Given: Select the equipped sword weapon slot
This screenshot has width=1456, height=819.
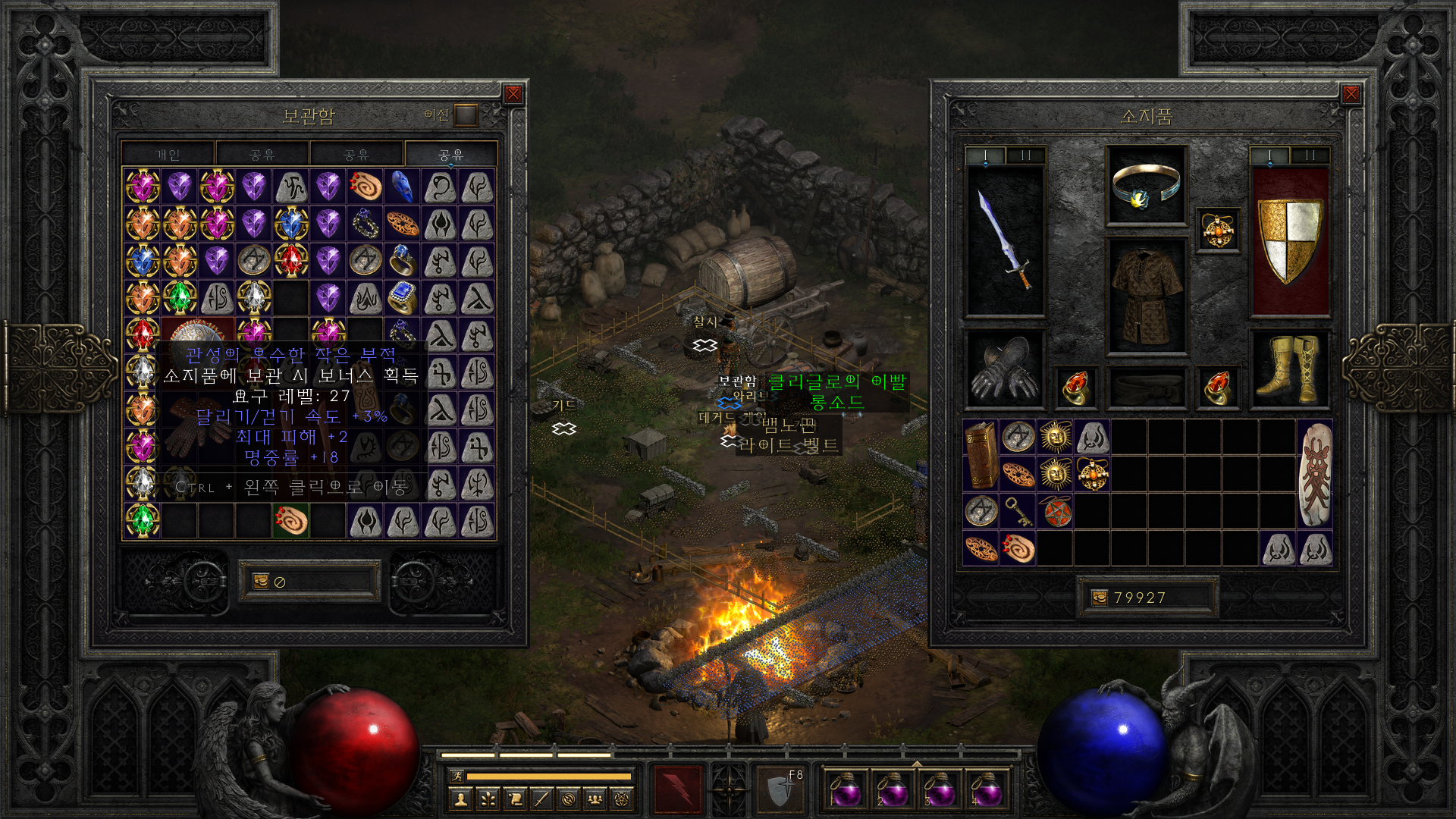Looking at the screenshot, I should (x=1006, y=240).
